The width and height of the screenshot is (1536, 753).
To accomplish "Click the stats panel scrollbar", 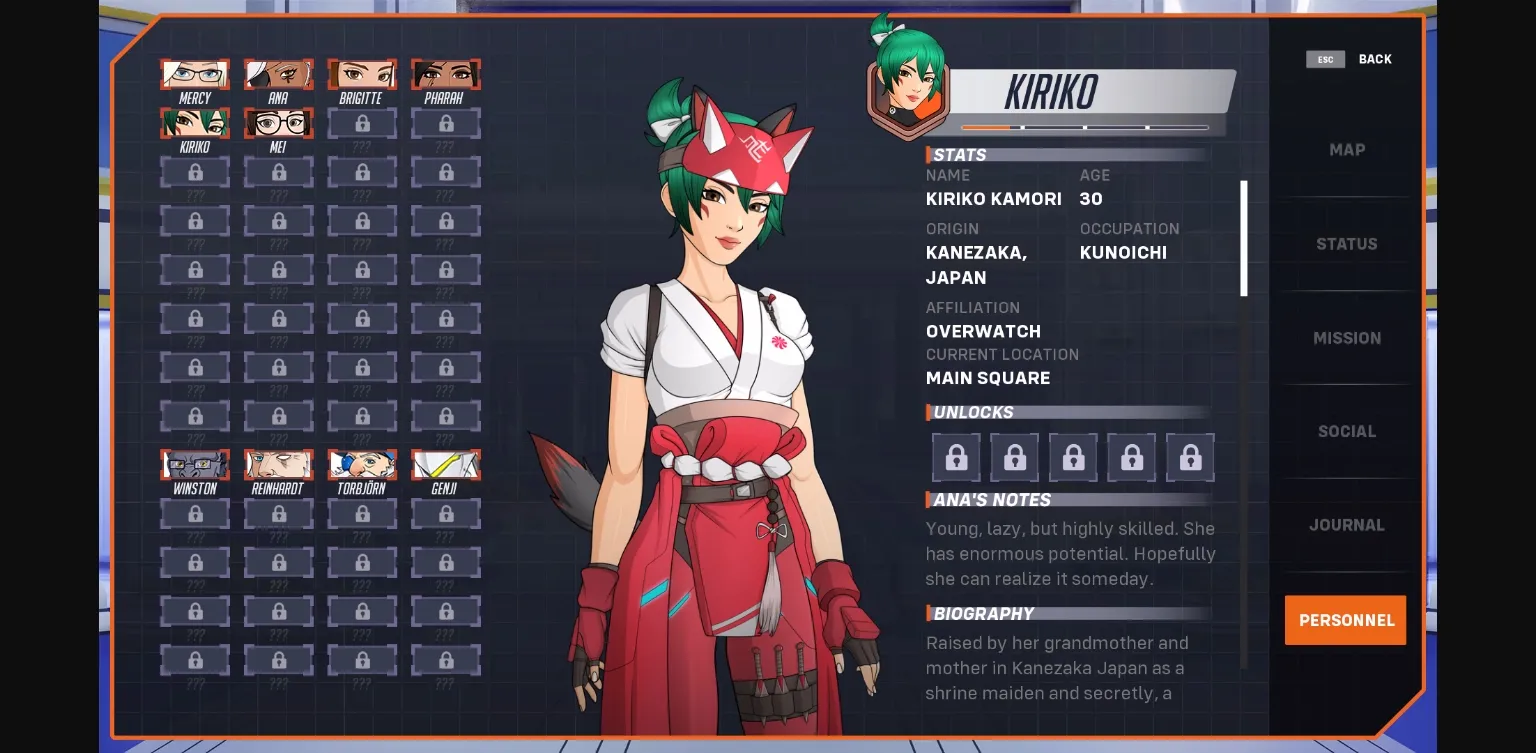I will (1244, 238).
